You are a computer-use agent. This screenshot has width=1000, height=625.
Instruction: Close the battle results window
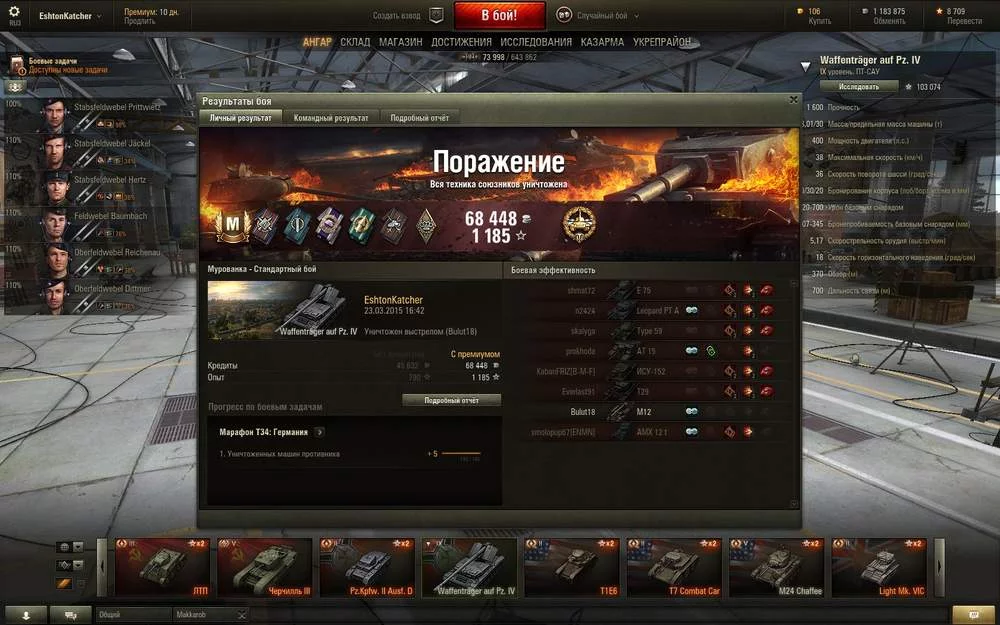[794, 100]
